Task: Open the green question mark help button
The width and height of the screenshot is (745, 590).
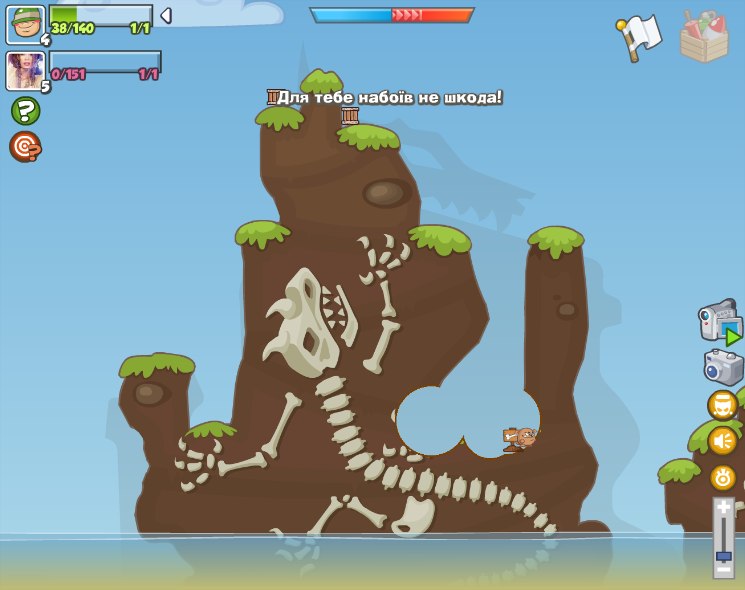Action: pyautogui.click(x=25, y=110)
